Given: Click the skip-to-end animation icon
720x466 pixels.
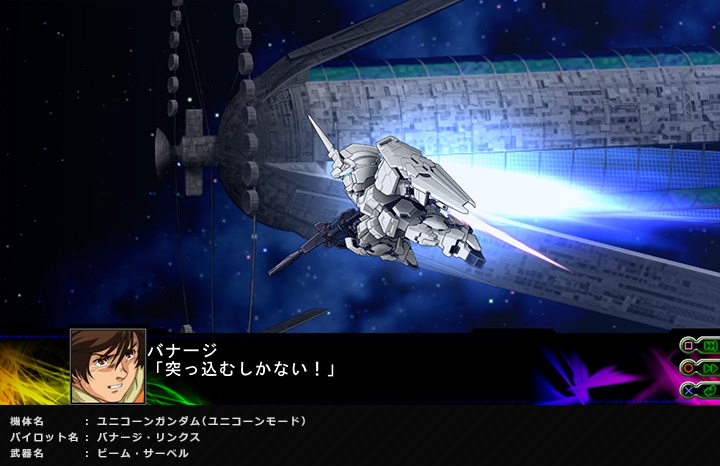Looking at the screenshot, I should pyautogui.click(x=709, y=346).
